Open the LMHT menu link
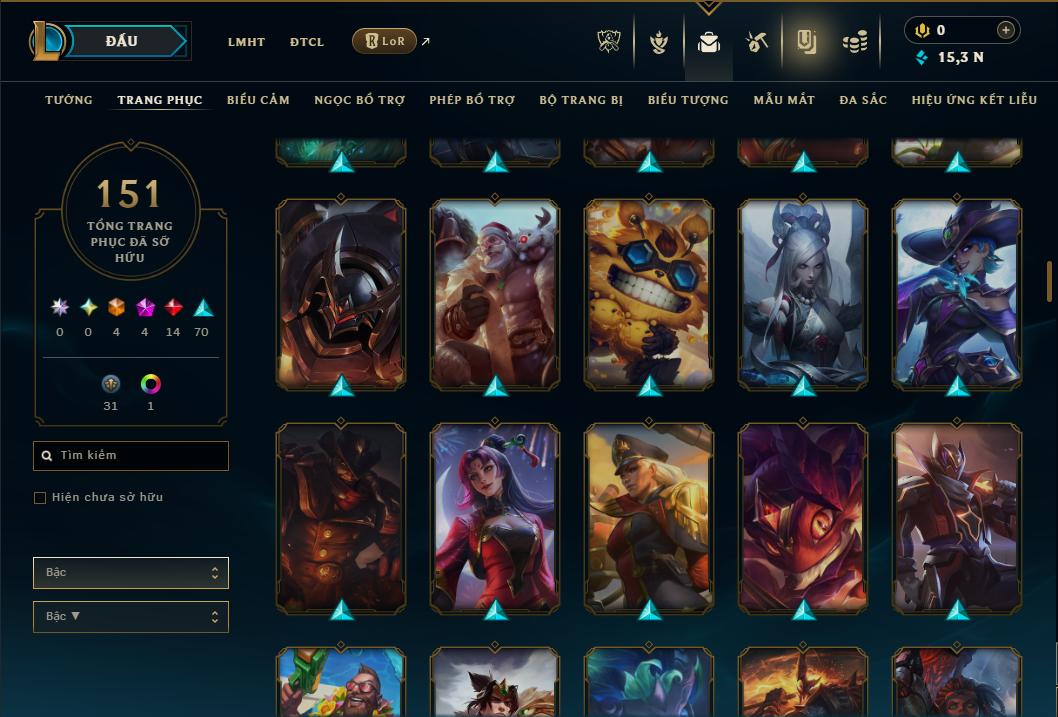This screenshot has height=717, width=1058. click(246, 42)
